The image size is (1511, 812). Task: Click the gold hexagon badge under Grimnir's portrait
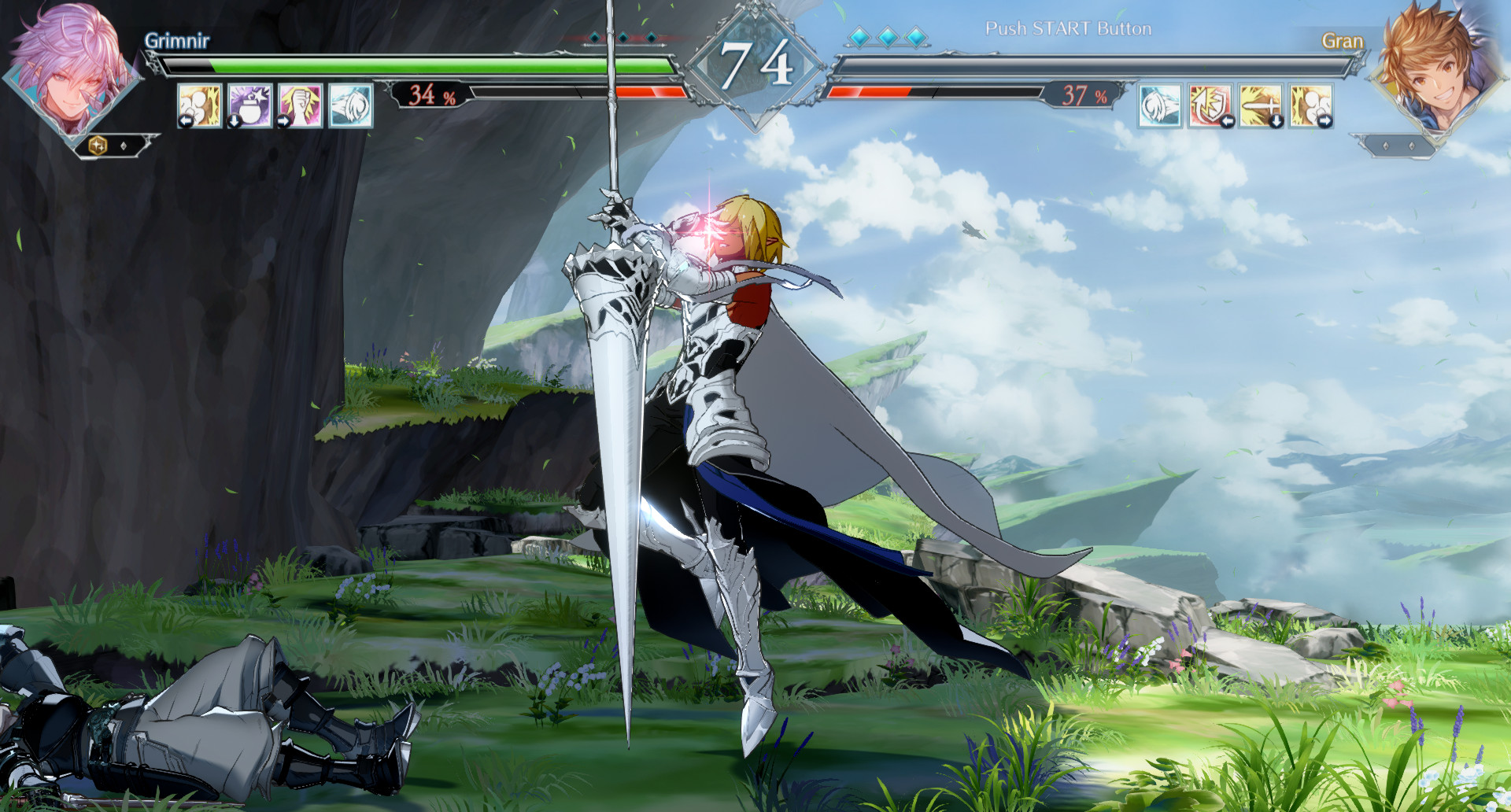(x=98, y=146)
